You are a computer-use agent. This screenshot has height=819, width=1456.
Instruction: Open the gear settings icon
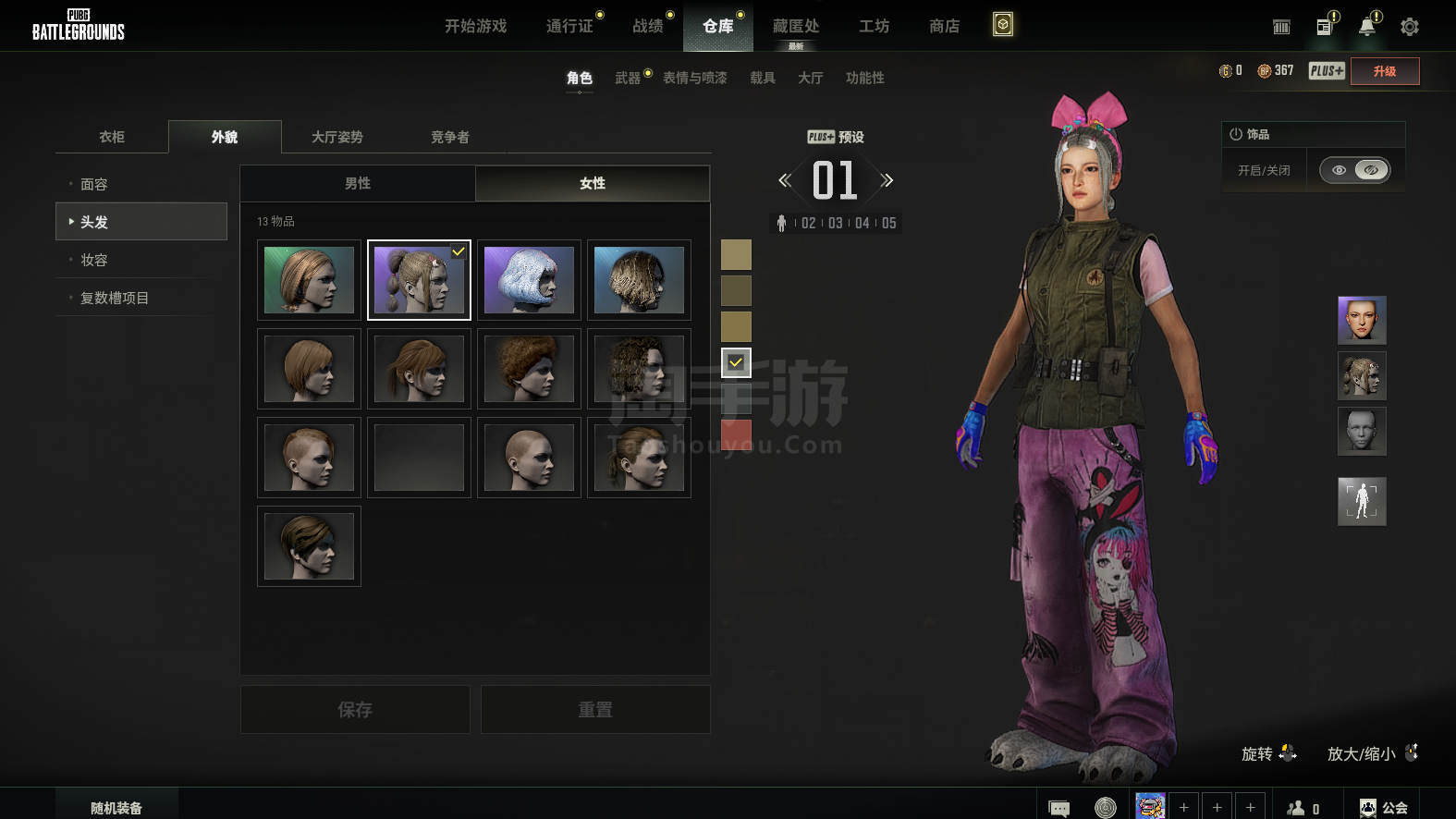pos(1409,27)
